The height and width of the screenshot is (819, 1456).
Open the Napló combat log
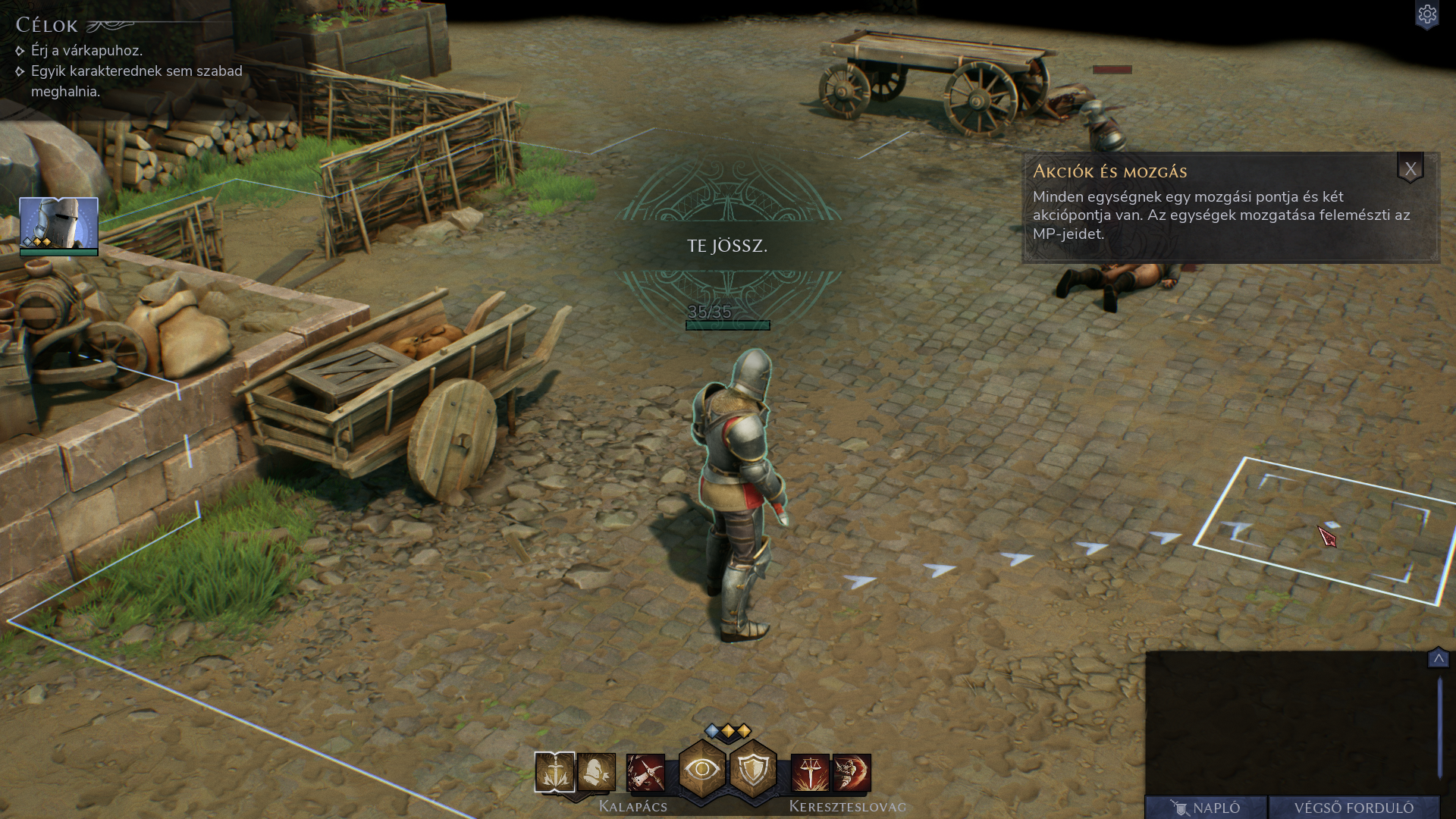pos(1206,808)
